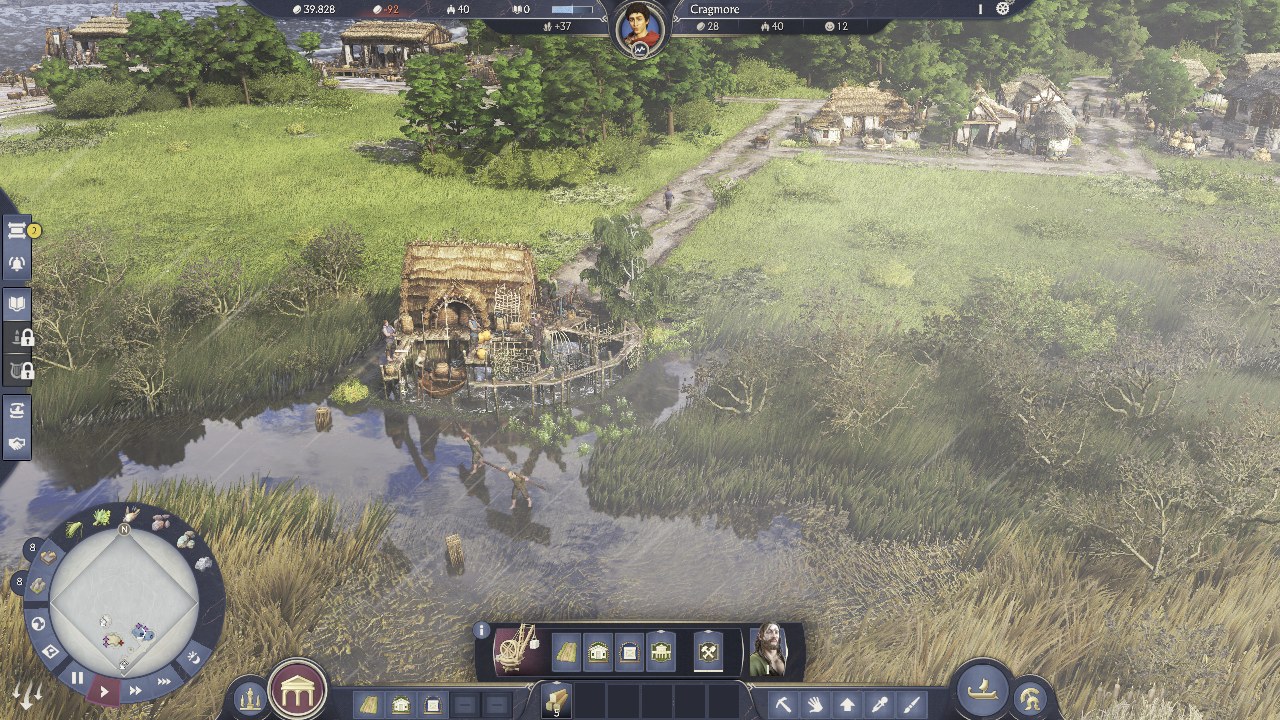Viewport: 1280px width, 720px height.
Task: Click the bearded worker portrait
Action: point(769,650)
